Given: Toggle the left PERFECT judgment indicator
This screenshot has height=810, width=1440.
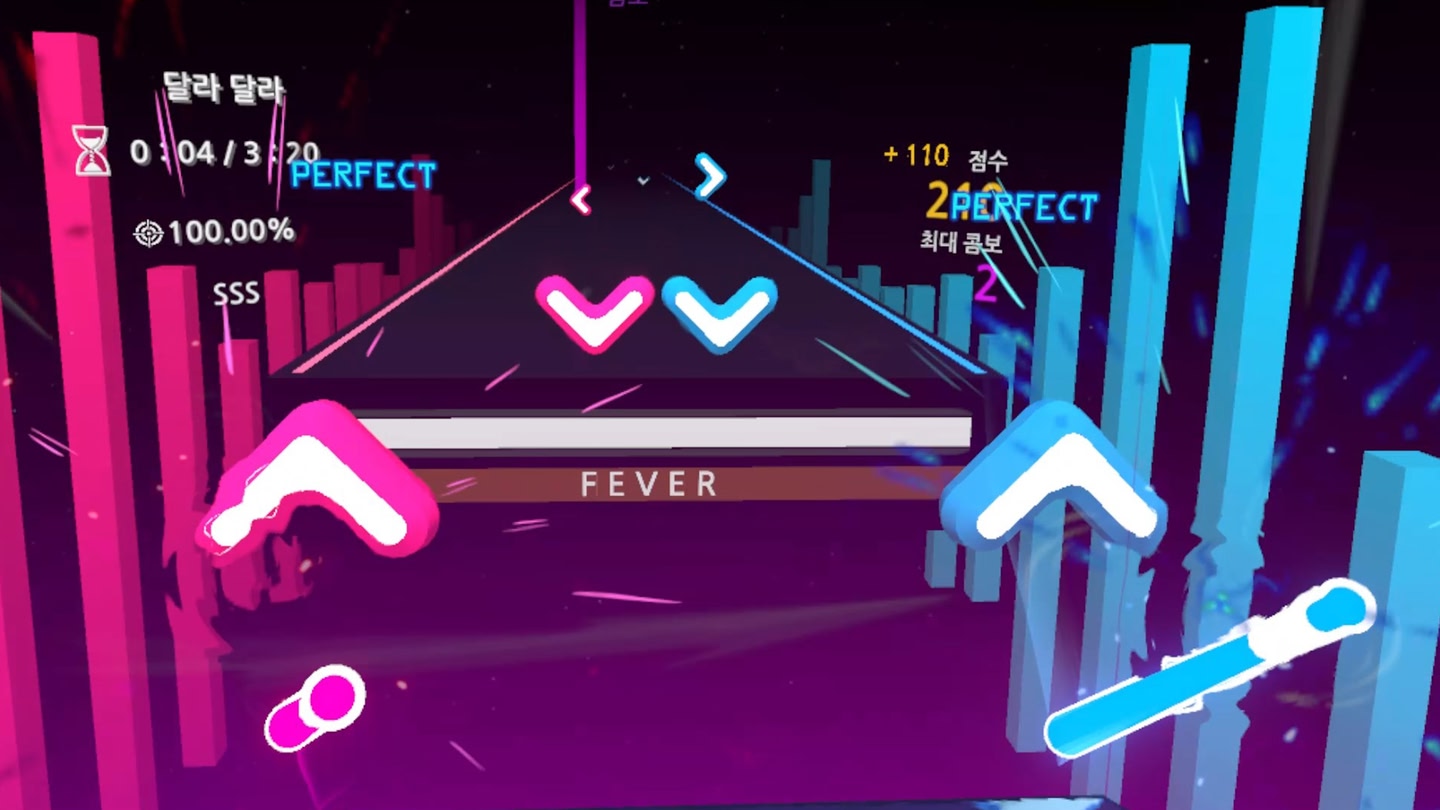Looking at the screenshot, I should coord(360,177).
